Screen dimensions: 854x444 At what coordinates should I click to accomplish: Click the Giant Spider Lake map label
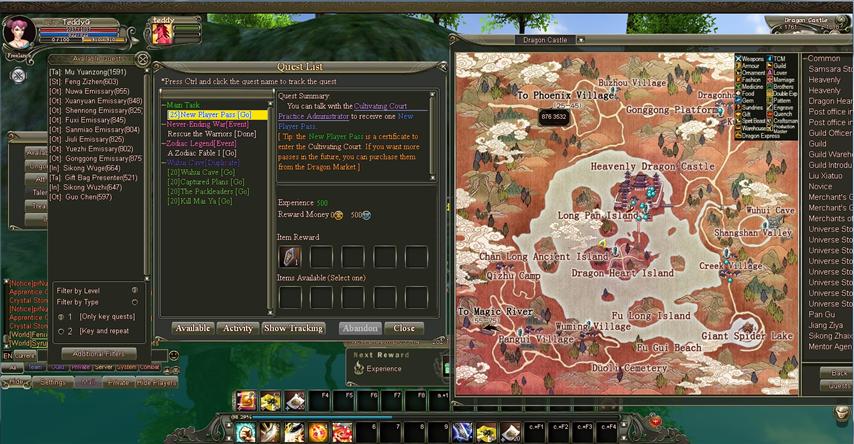(746, 336)
